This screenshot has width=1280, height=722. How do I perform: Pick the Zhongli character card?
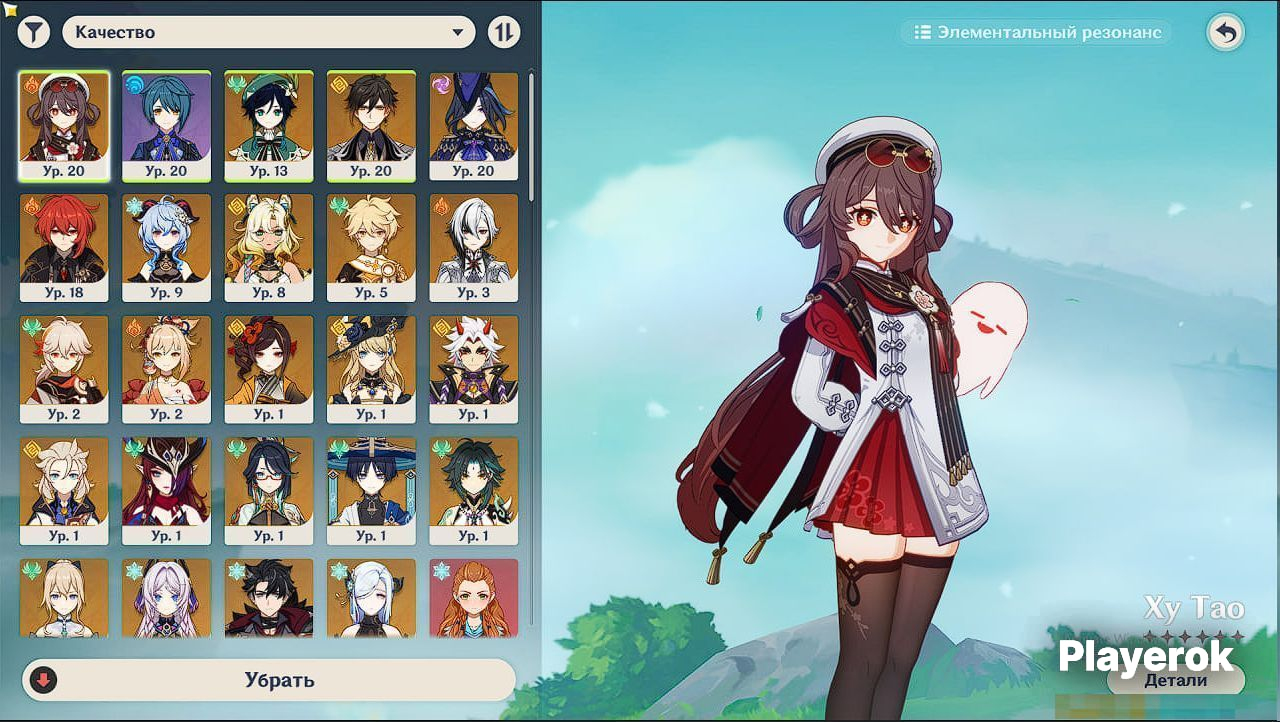tap(371, 126)
